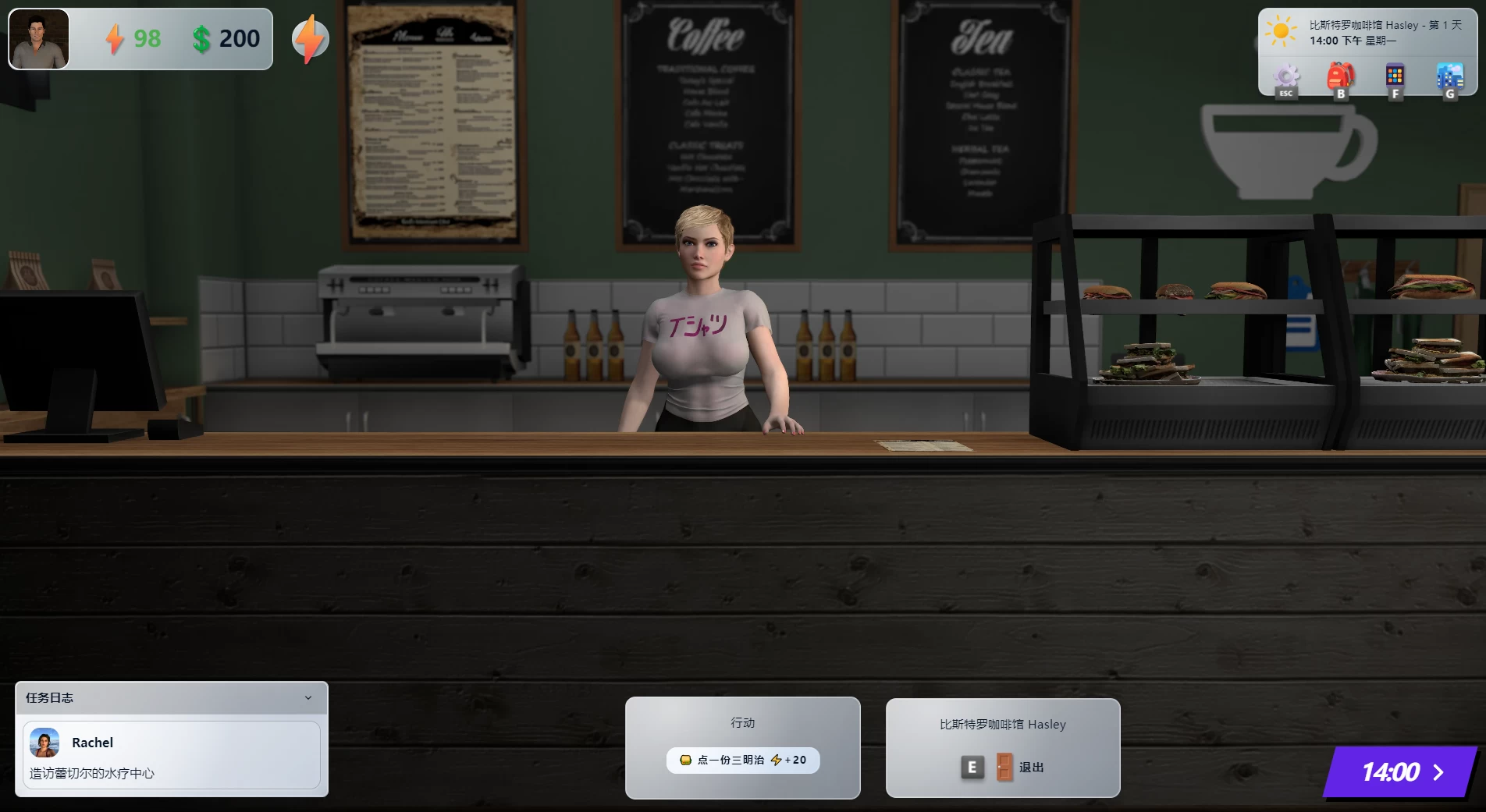Exit the café by clicking 退出
Screen dimensions: 1486x812
1032,767
